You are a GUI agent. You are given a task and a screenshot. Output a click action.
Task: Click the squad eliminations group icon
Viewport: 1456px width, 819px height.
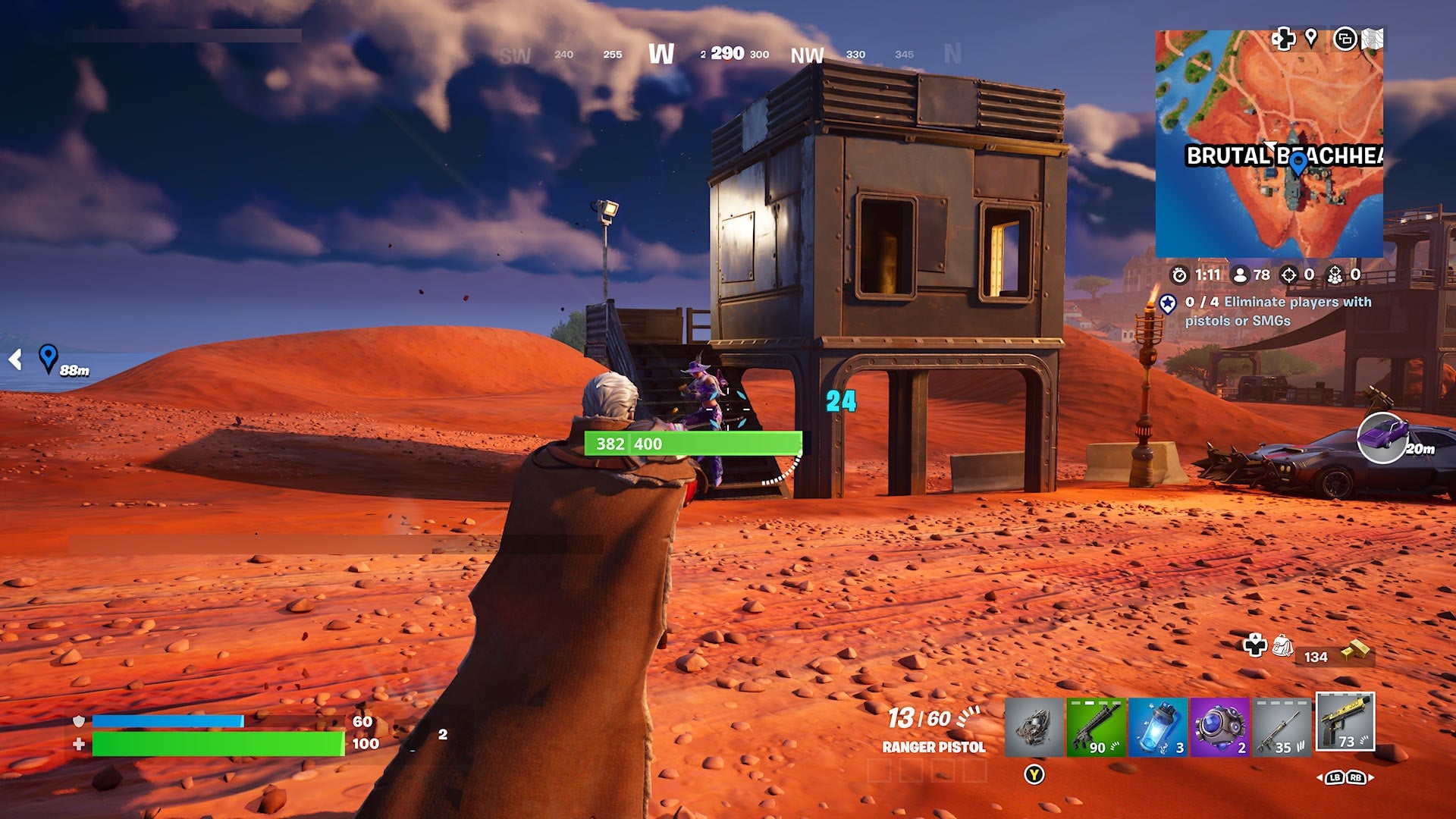point(1335,274)
